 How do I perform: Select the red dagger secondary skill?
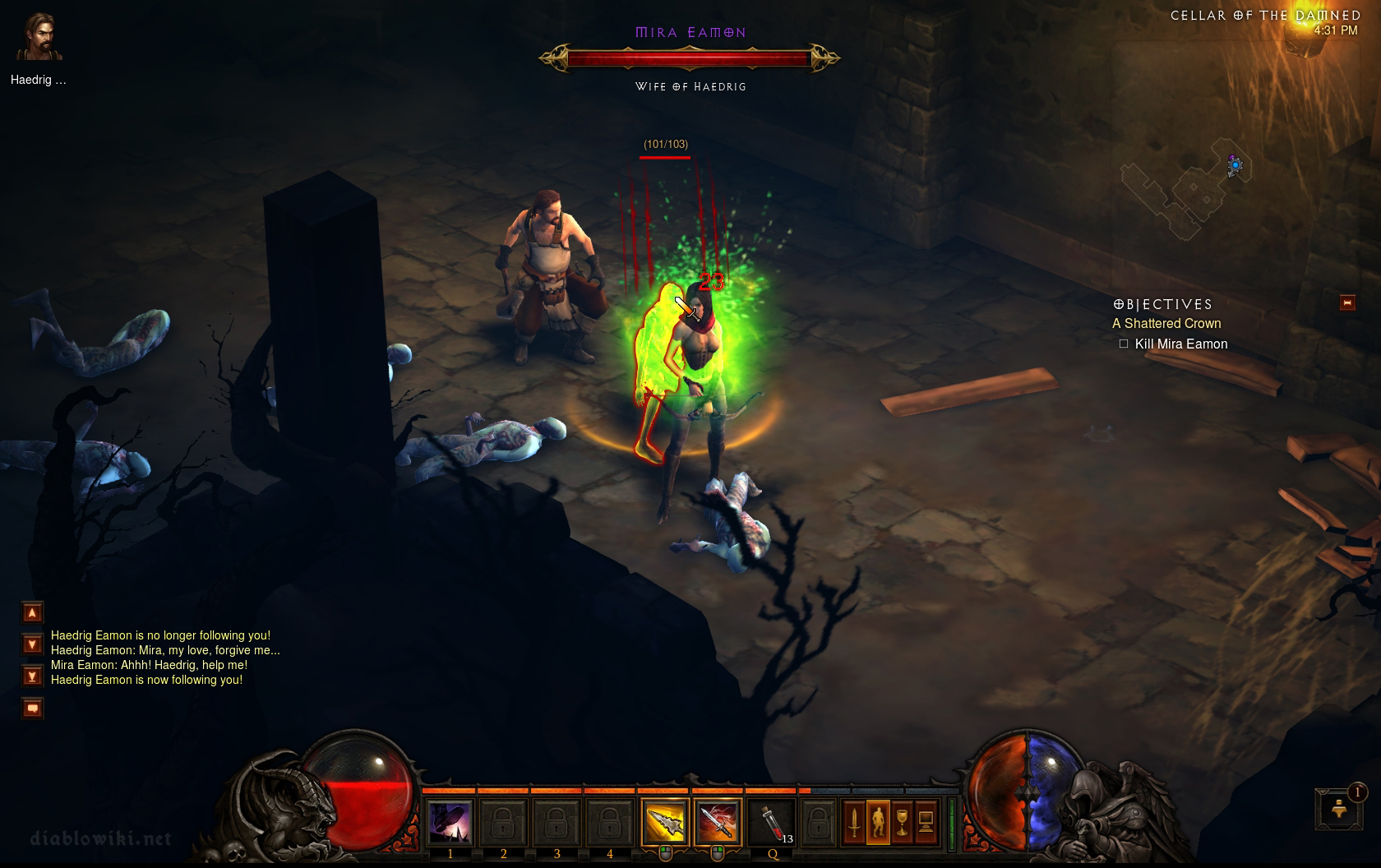coord(717,822)
